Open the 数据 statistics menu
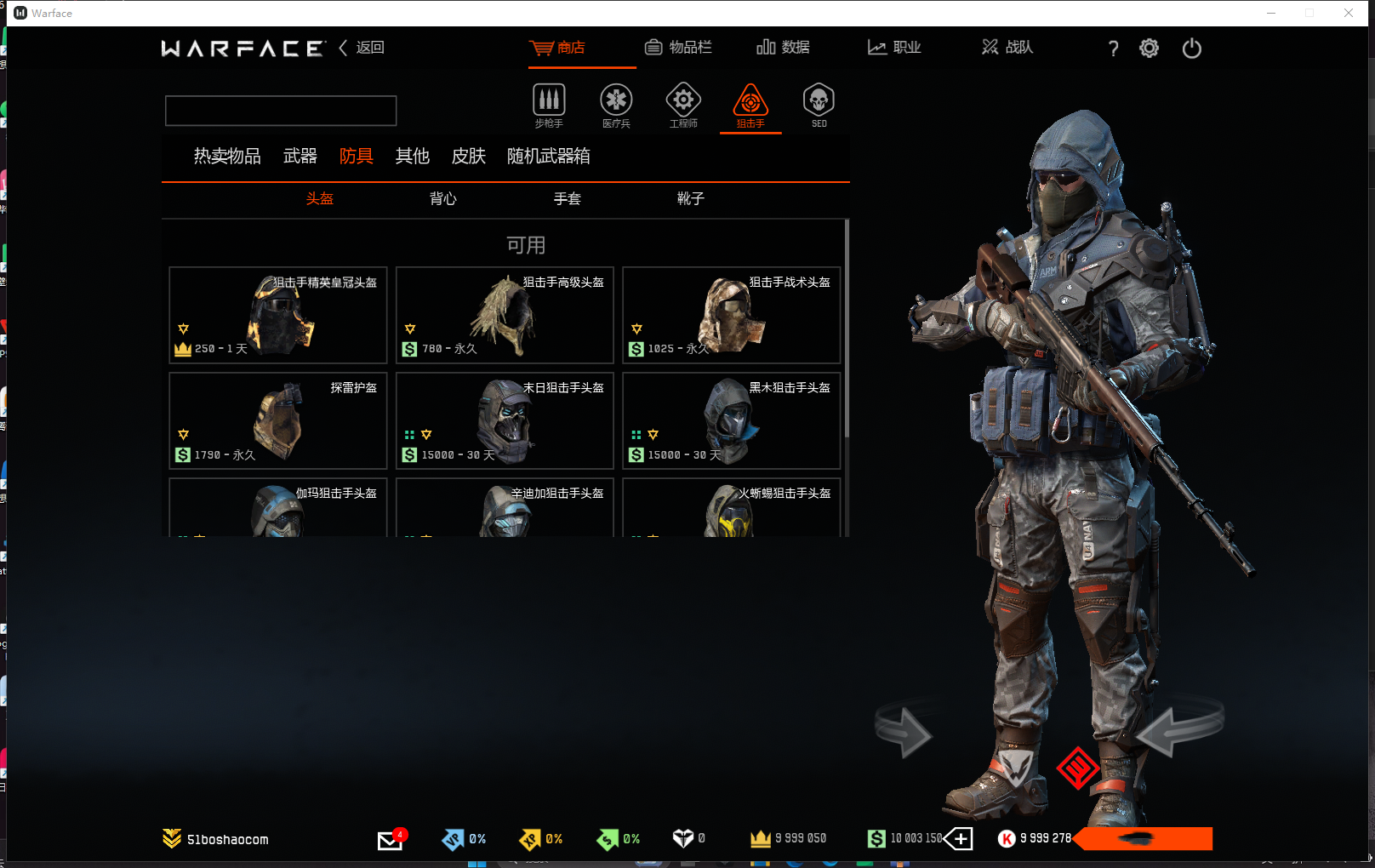 pyautogui.click(x=783, y=48)
